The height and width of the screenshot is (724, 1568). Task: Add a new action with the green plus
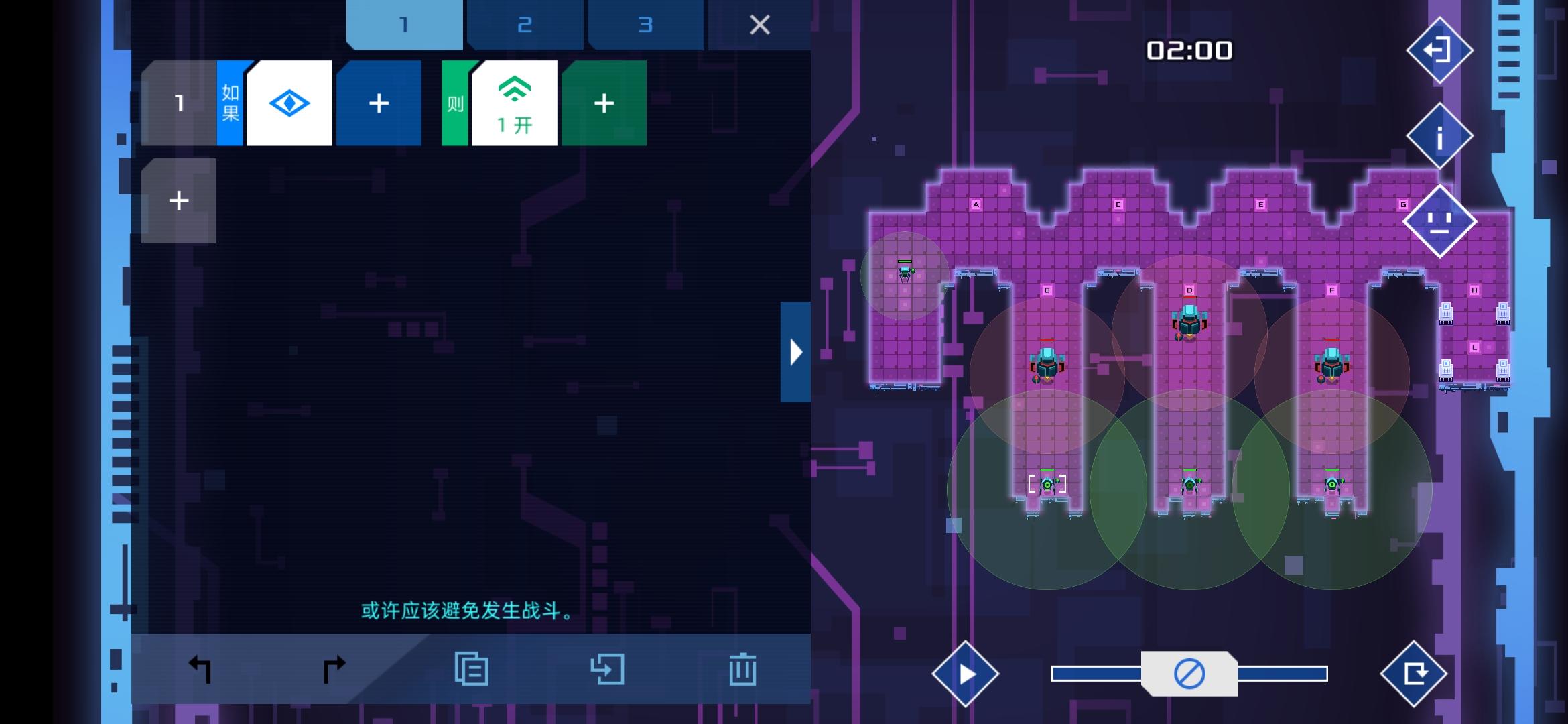pyautogui.click(x=603, y=103)
